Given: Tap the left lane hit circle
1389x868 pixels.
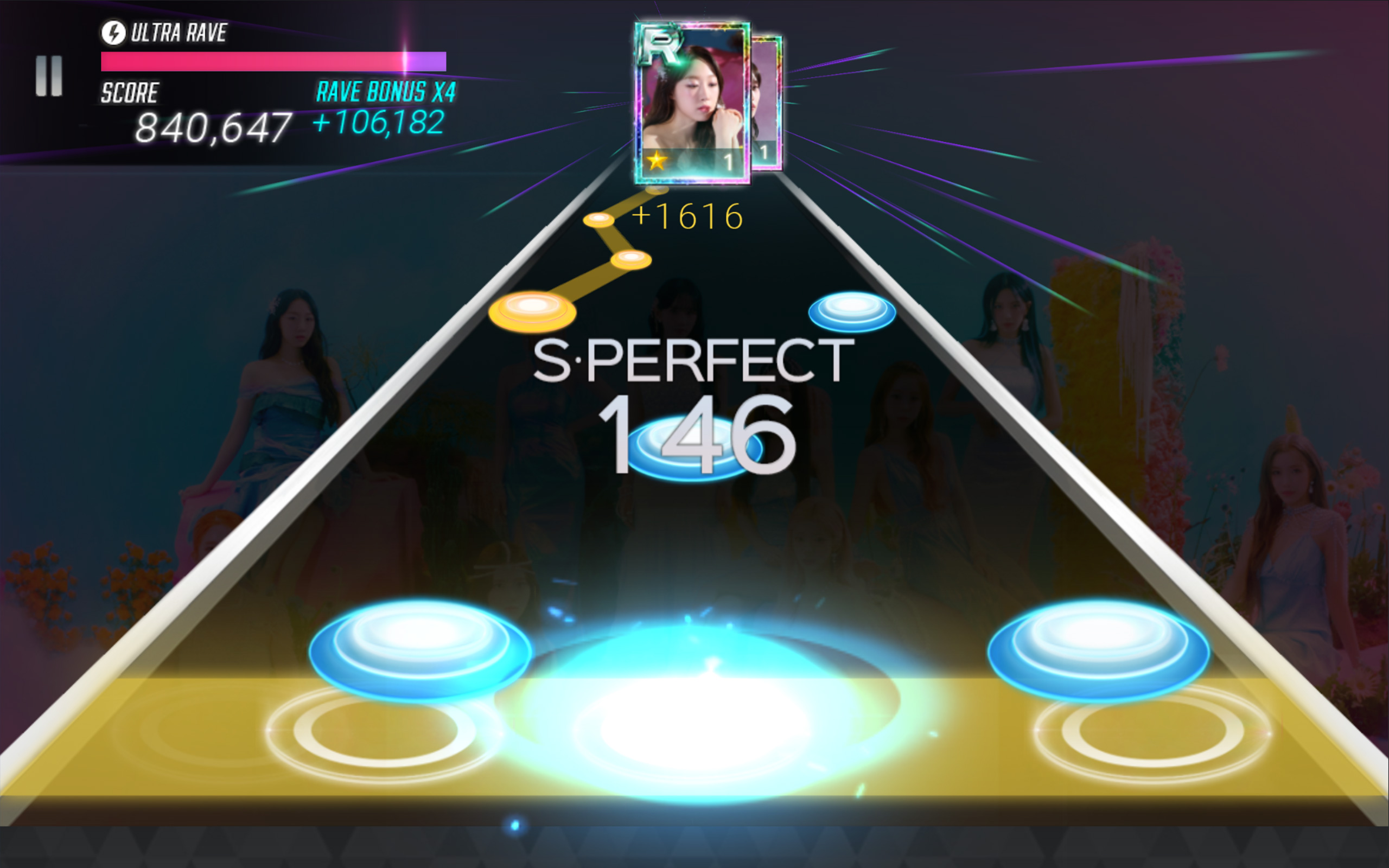Looking at the screenshot, I should [384, 730].
